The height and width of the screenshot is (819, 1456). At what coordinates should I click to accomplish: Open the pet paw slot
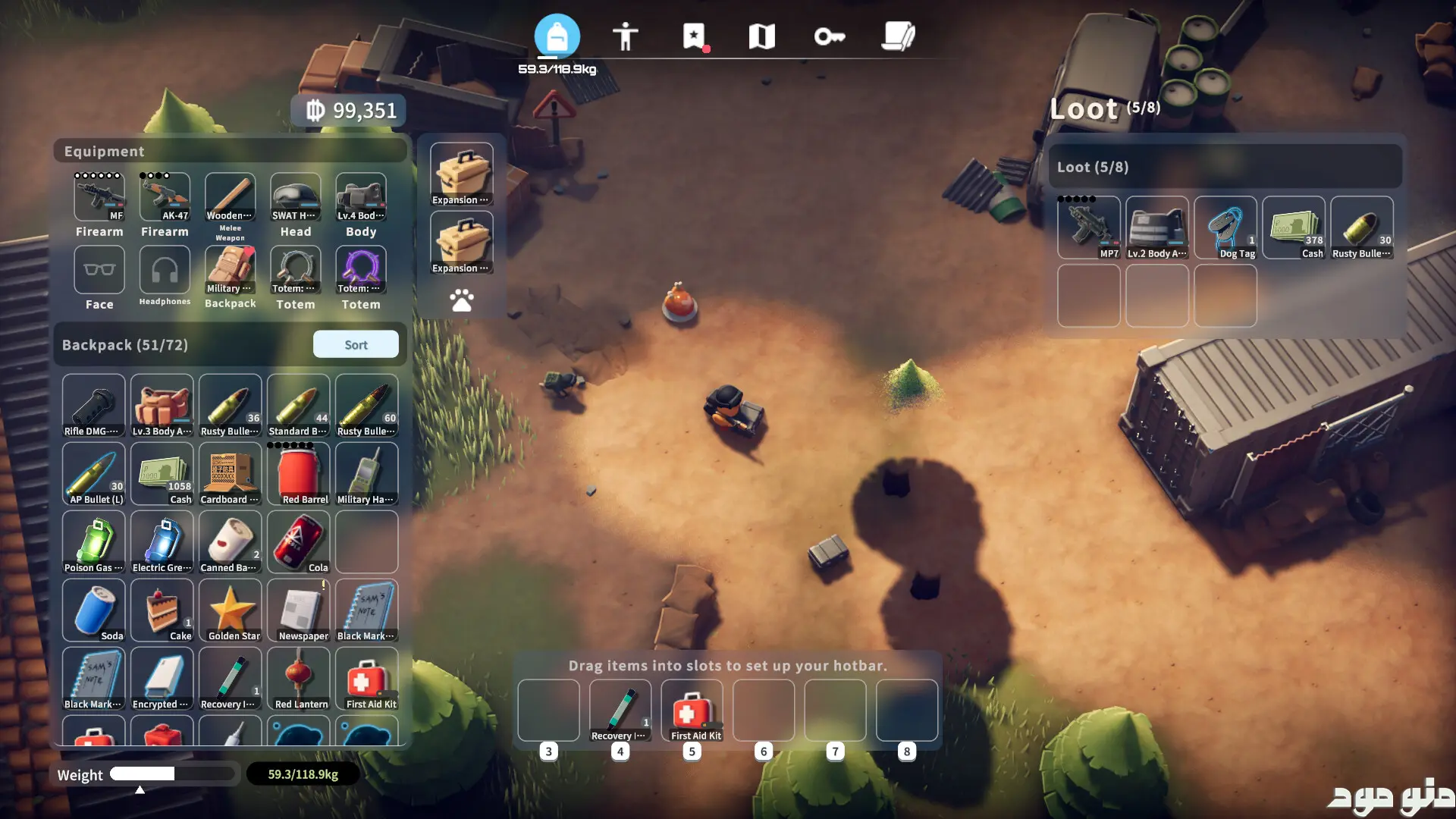point(461,300)
